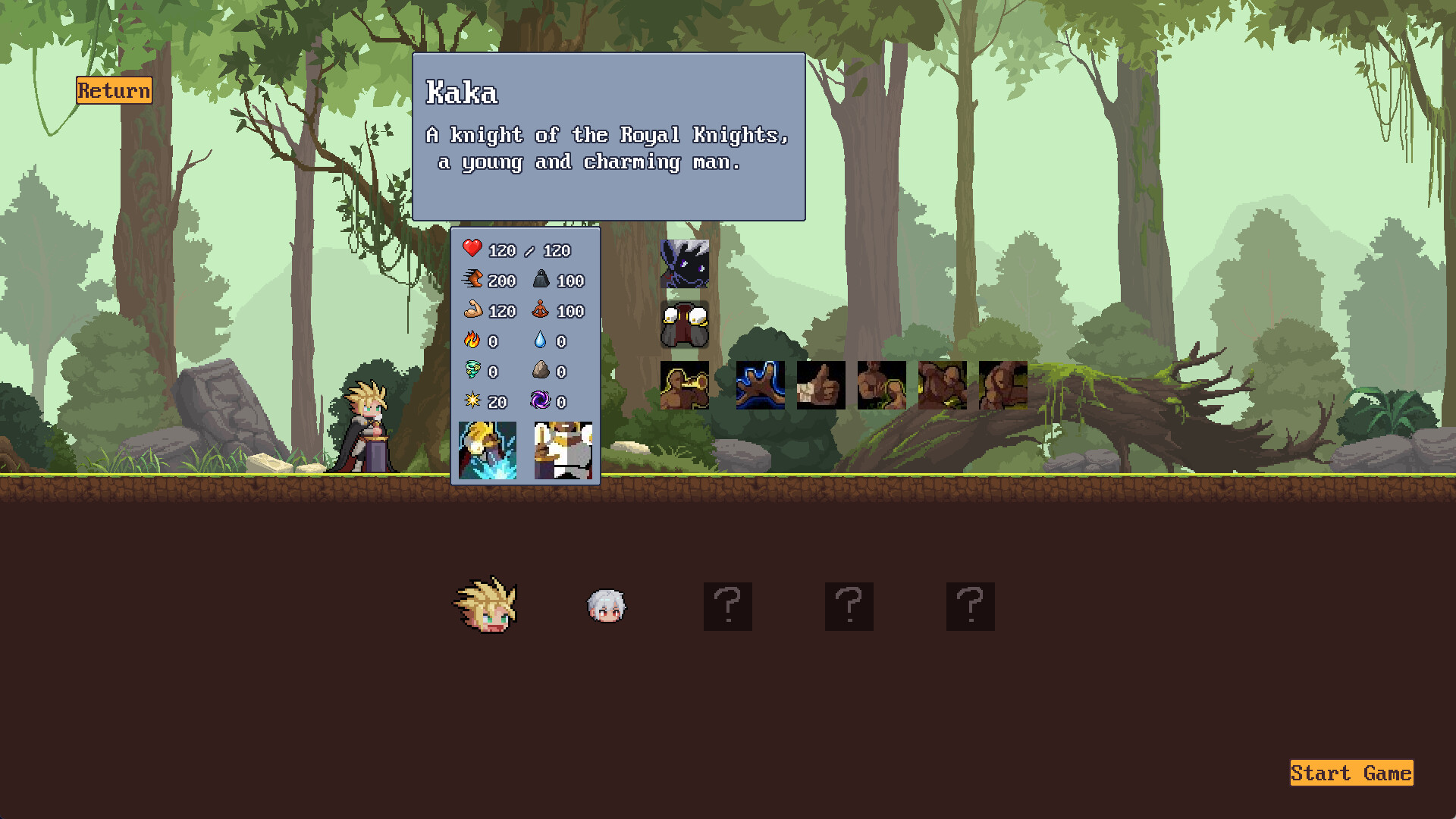Toggle the thumbs-up skill selection

pyautogui.click(x=820, y=386)
